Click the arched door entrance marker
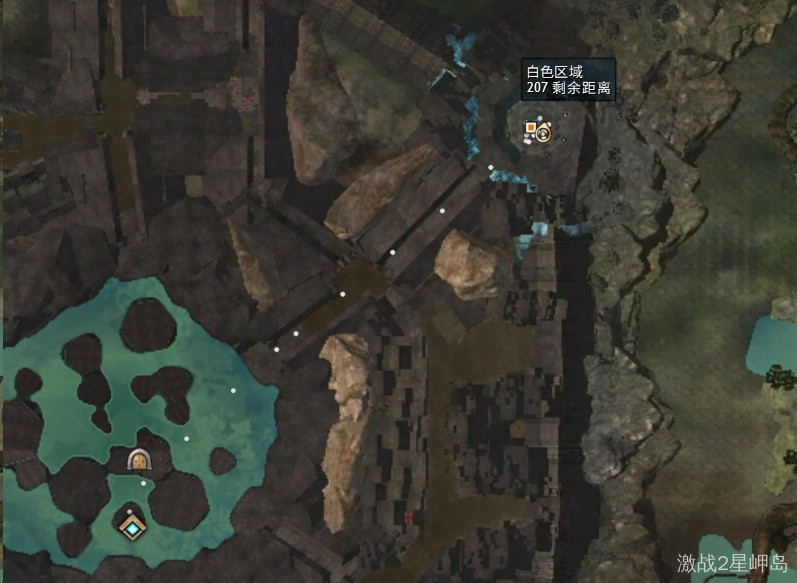The width and height of the screenshot is (797, 583). [138, 460]
